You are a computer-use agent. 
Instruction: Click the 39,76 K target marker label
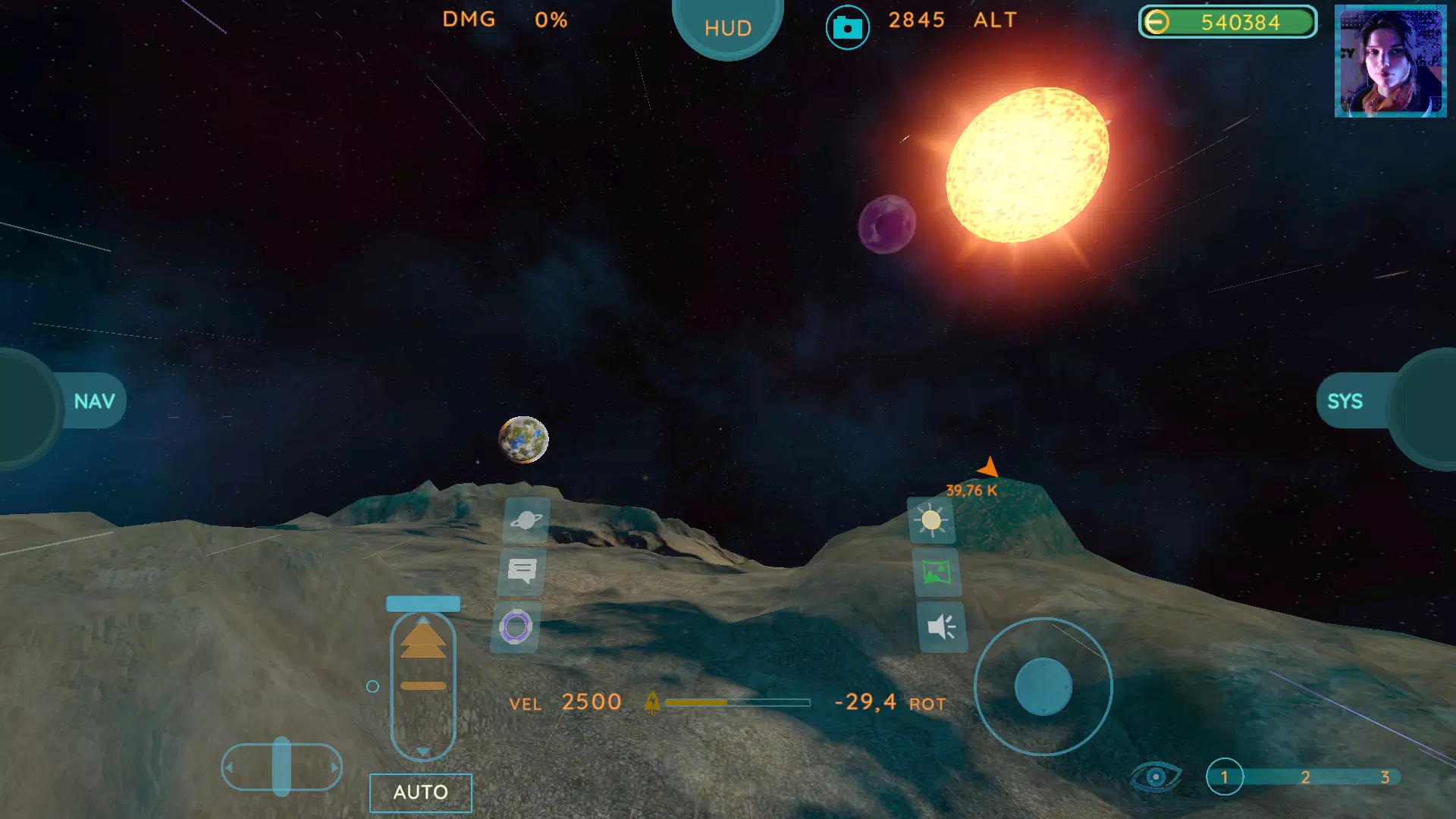[x=971, y=490]
